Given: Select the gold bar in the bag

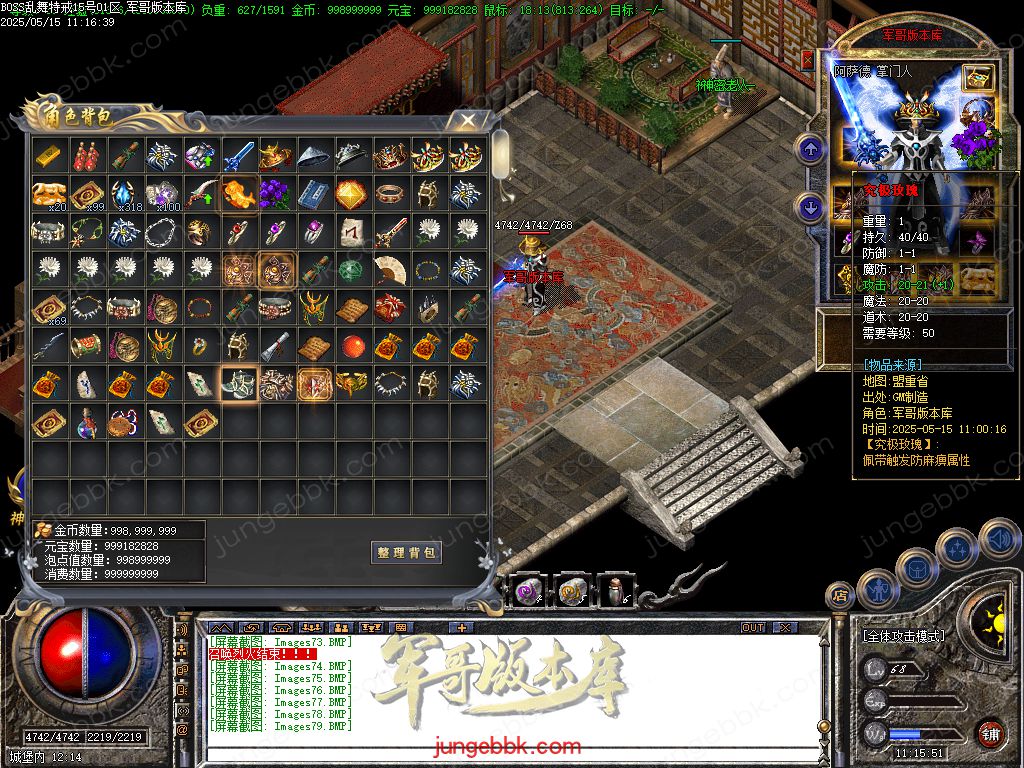Looking at the screenshot, I should (48, 156).
